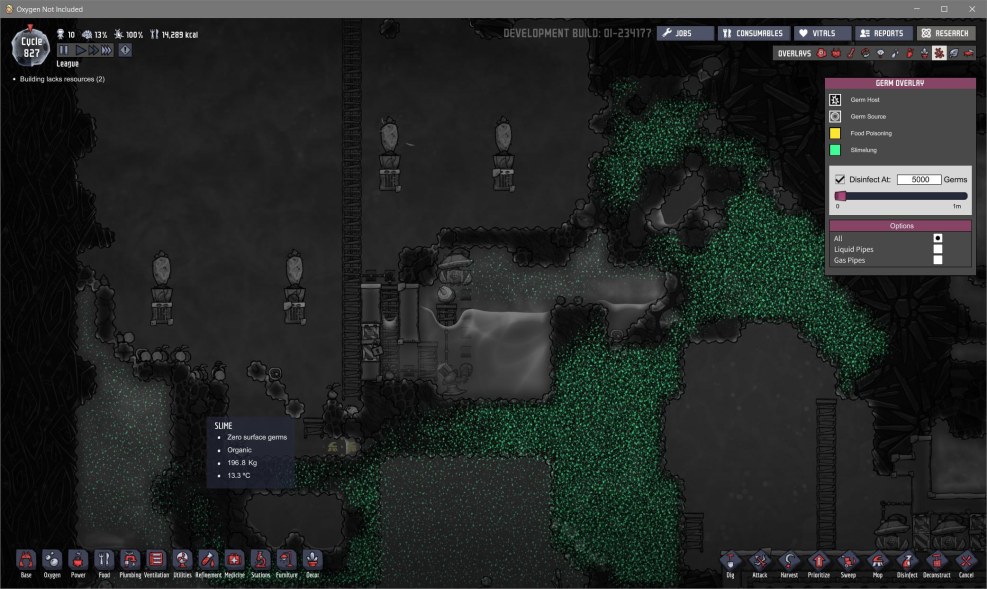Set game speed to fastest triple arrows

105,49
